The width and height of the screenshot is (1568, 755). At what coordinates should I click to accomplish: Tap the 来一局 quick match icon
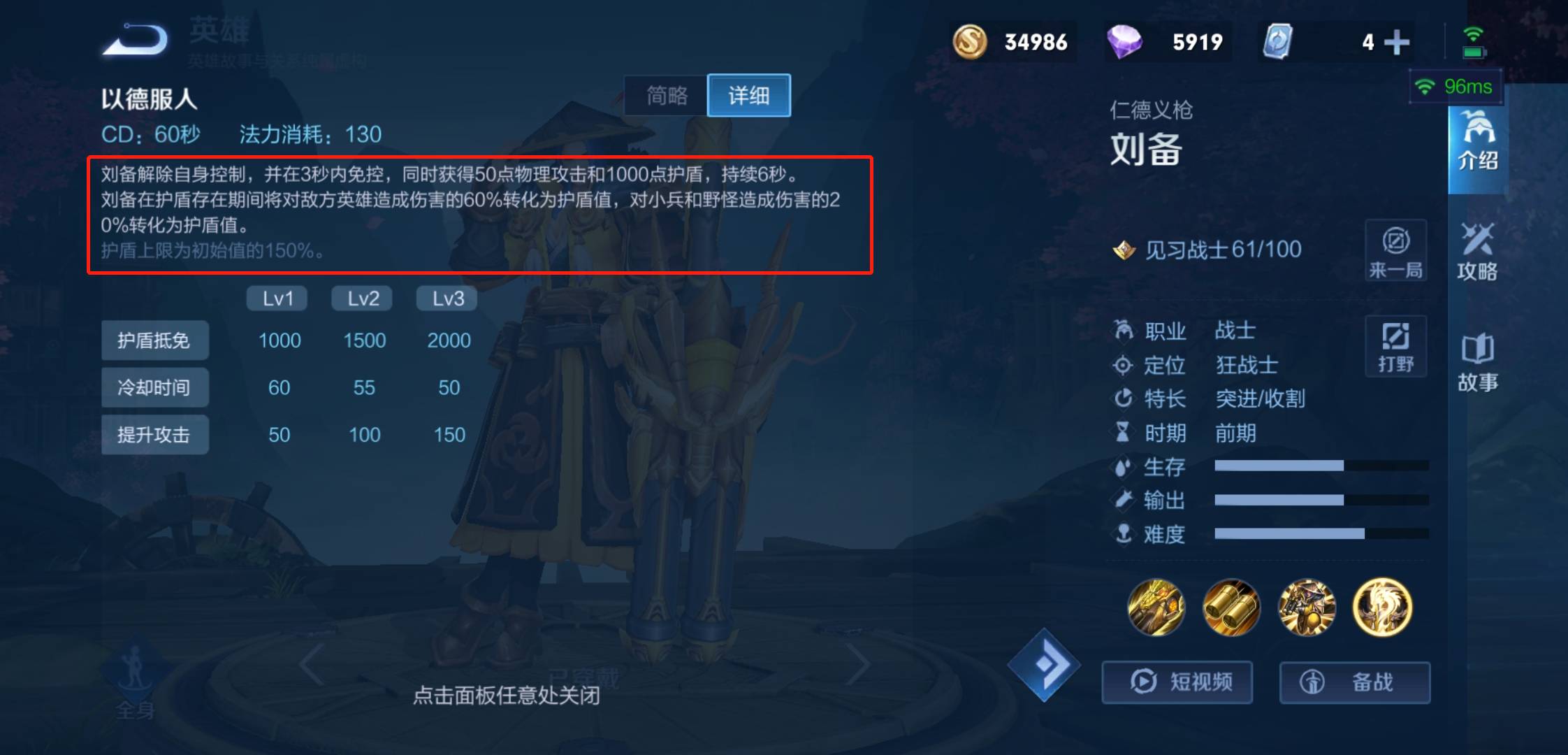[1395, 252]
